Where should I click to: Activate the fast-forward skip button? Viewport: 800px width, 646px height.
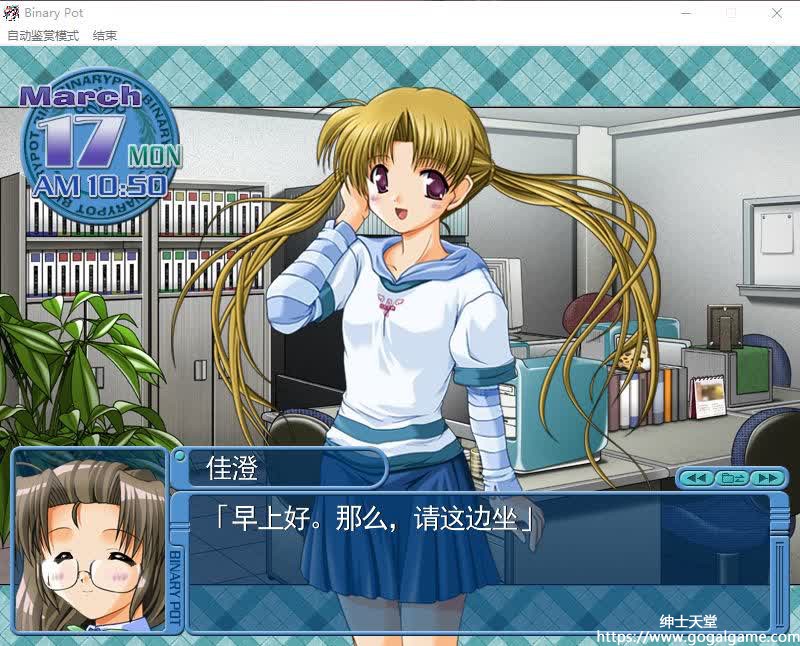pyautogui.click(x=766, y=478)
